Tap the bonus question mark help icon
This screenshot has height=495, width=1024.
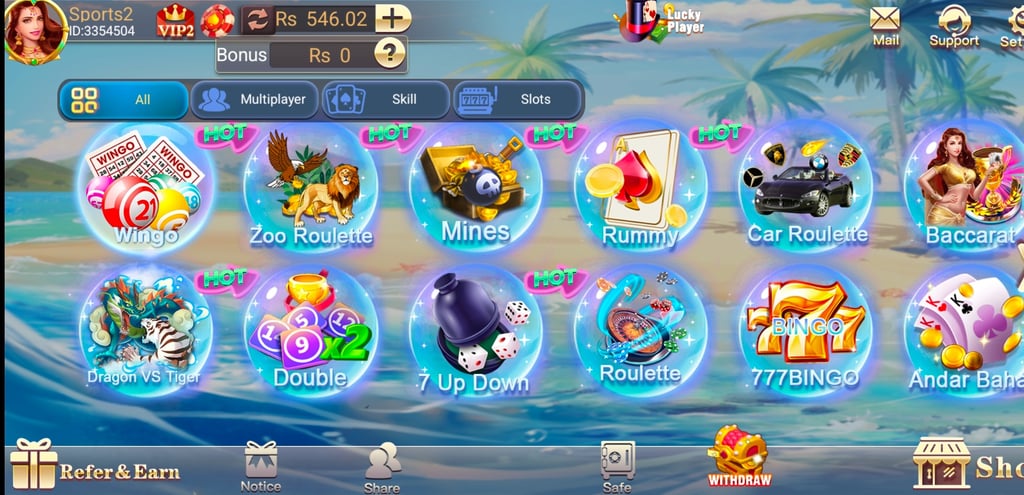coord(391,54)
